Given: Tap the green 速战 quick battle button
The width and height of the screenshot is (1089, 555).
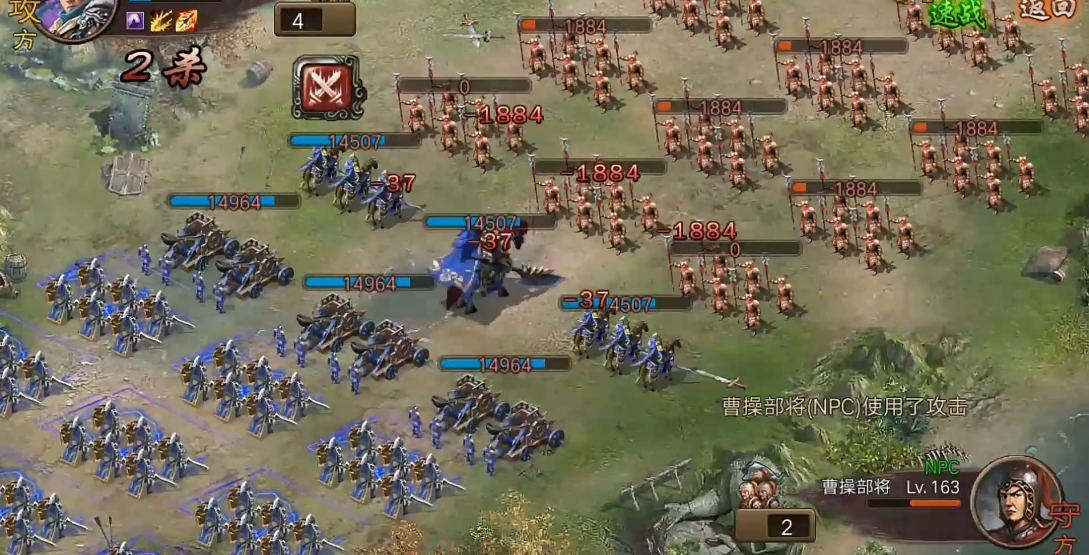Looking at the screenshot, I should (x=957, y=13).
